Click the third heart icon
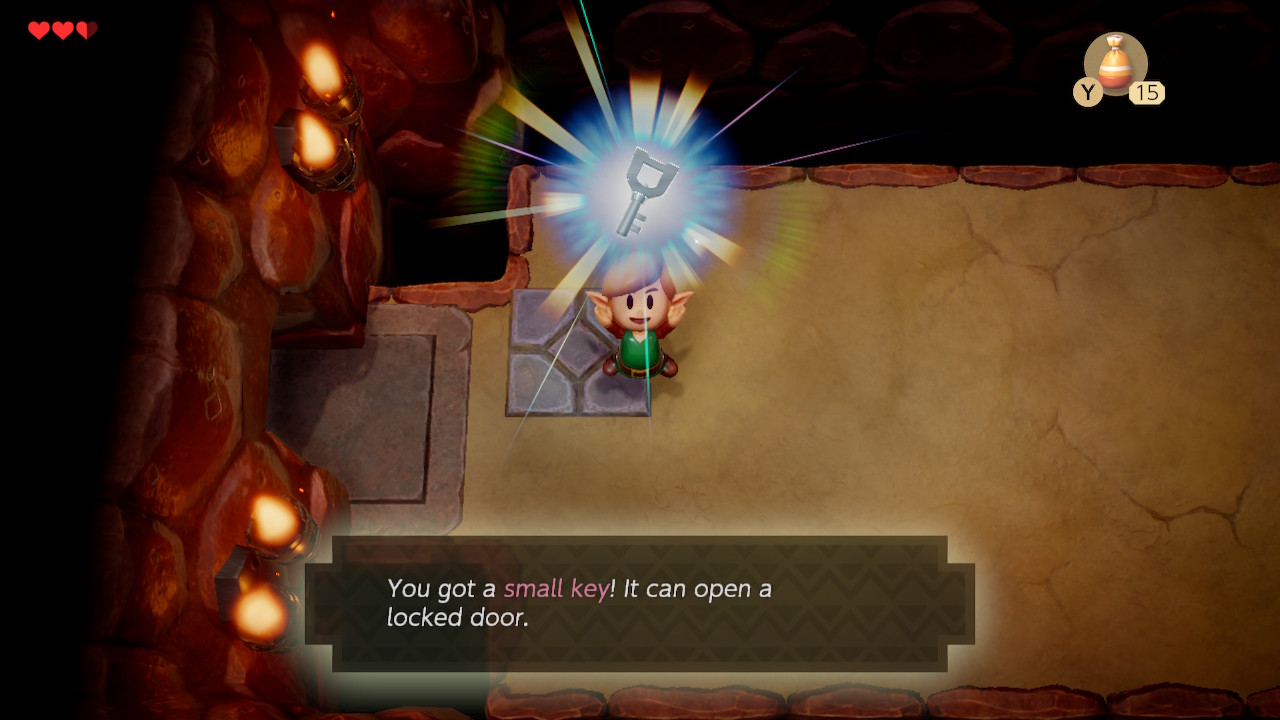Image resolution: width=1280 pixels, height=720 pixels. click(x=85, y=28)
